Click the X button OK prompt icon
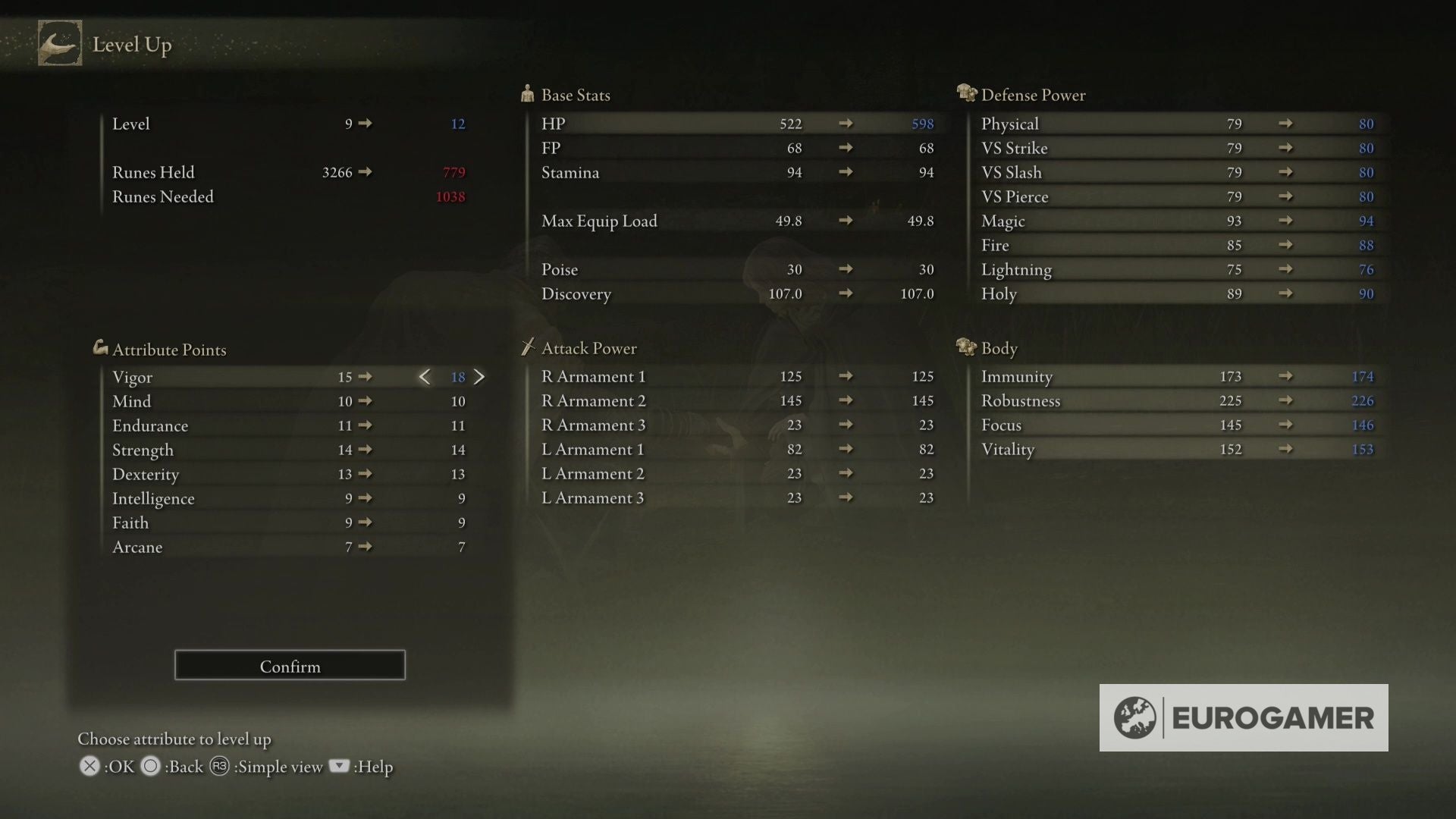Image resolution: width=1456 pixels, height=819 pixels. 89,767
